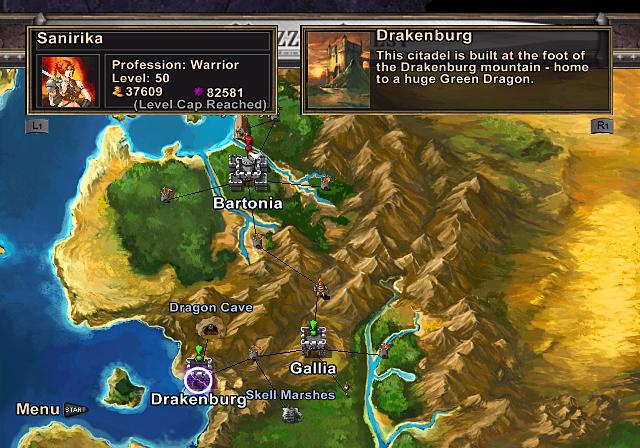
Task: Choose the highlighted Drakenburg citadel marker
Action: (199, 379)
